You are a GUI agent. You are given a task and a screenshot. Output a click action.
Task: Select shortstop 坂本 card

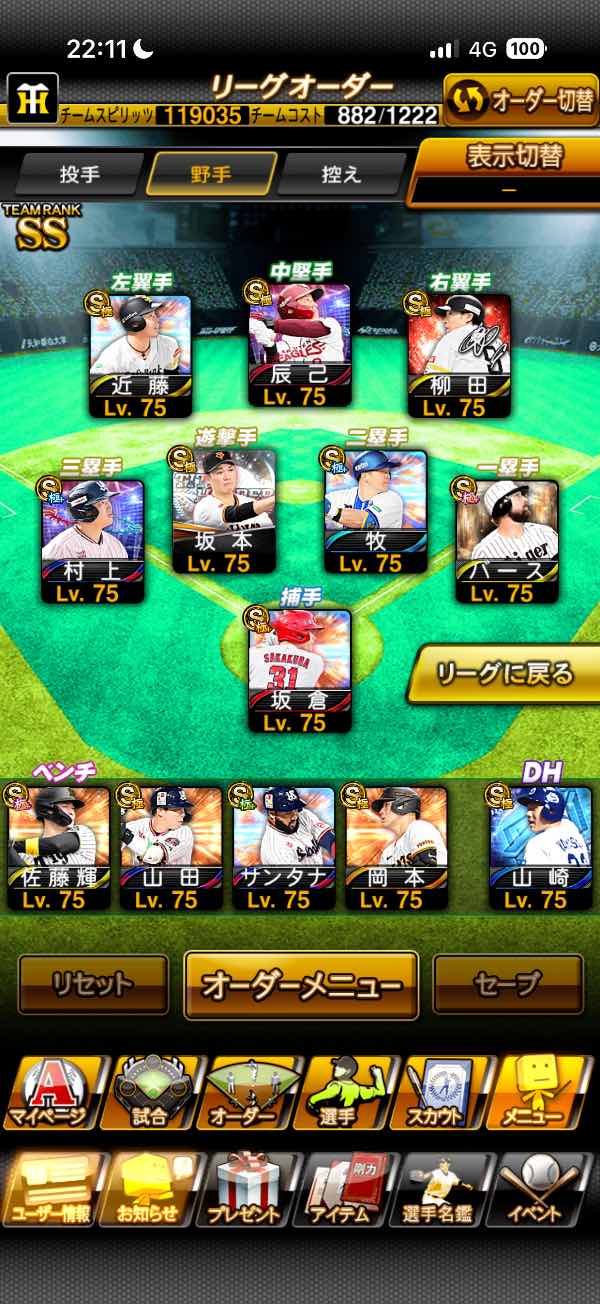pos(225,511)
